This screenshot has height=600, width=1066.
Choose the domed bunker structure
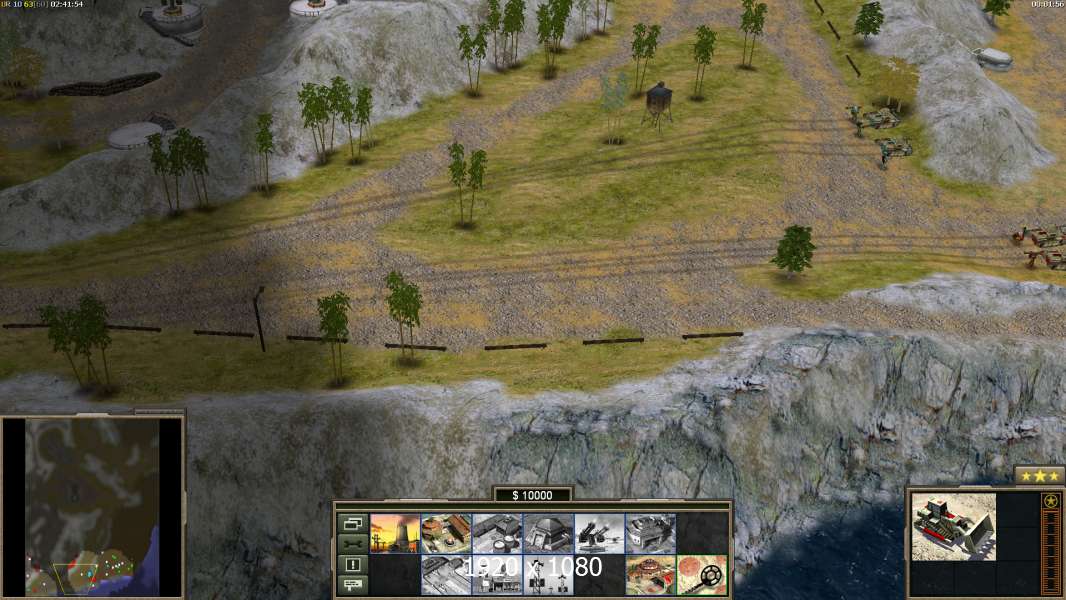click(548, 534)
